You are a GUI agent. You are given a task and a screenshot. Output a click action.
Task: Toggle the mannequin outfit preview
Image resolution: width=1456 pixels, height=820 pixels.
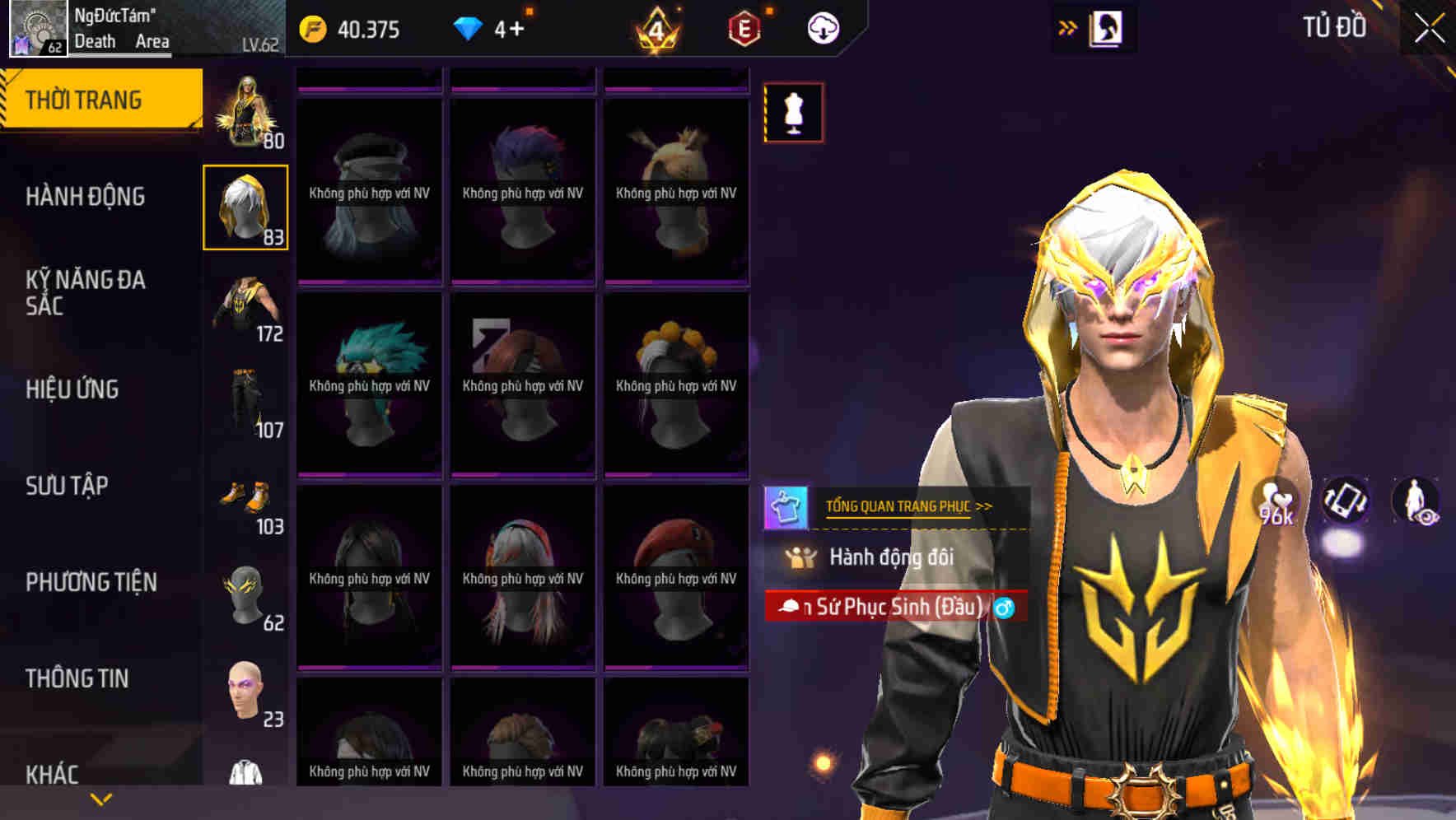(x=793, y=113)
